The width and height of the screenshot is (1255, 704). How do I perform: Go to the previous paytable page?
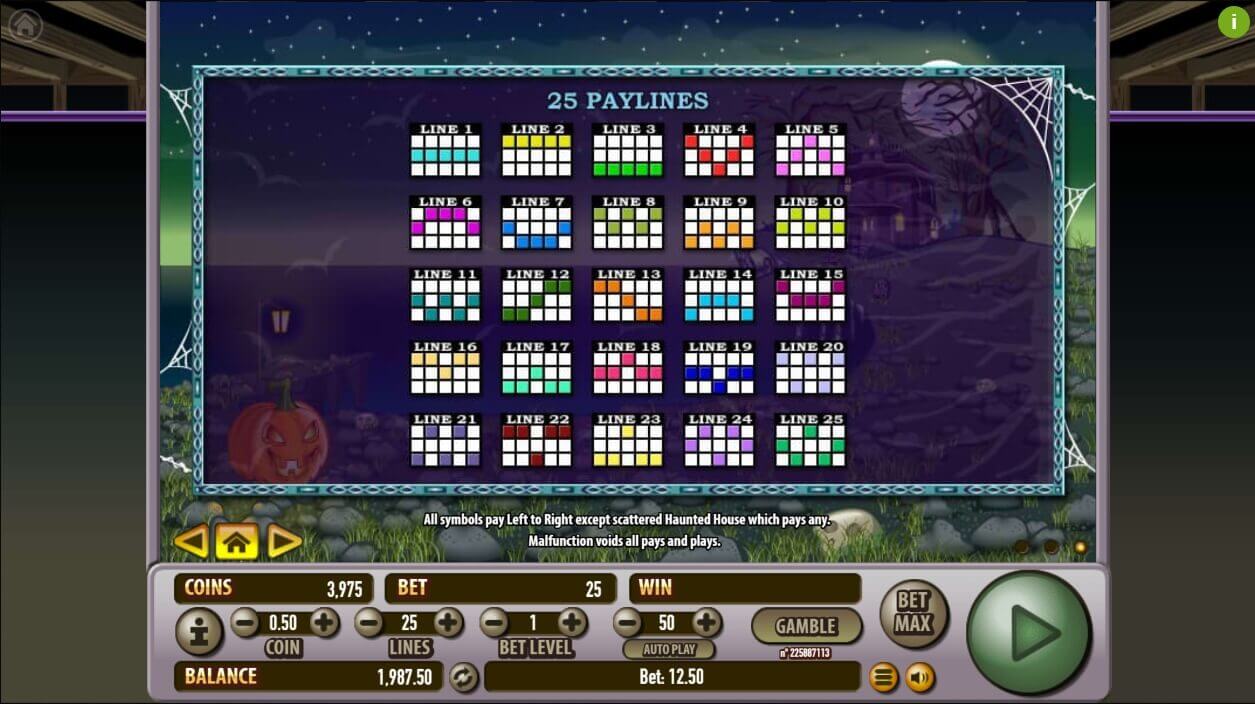[190, 542]
